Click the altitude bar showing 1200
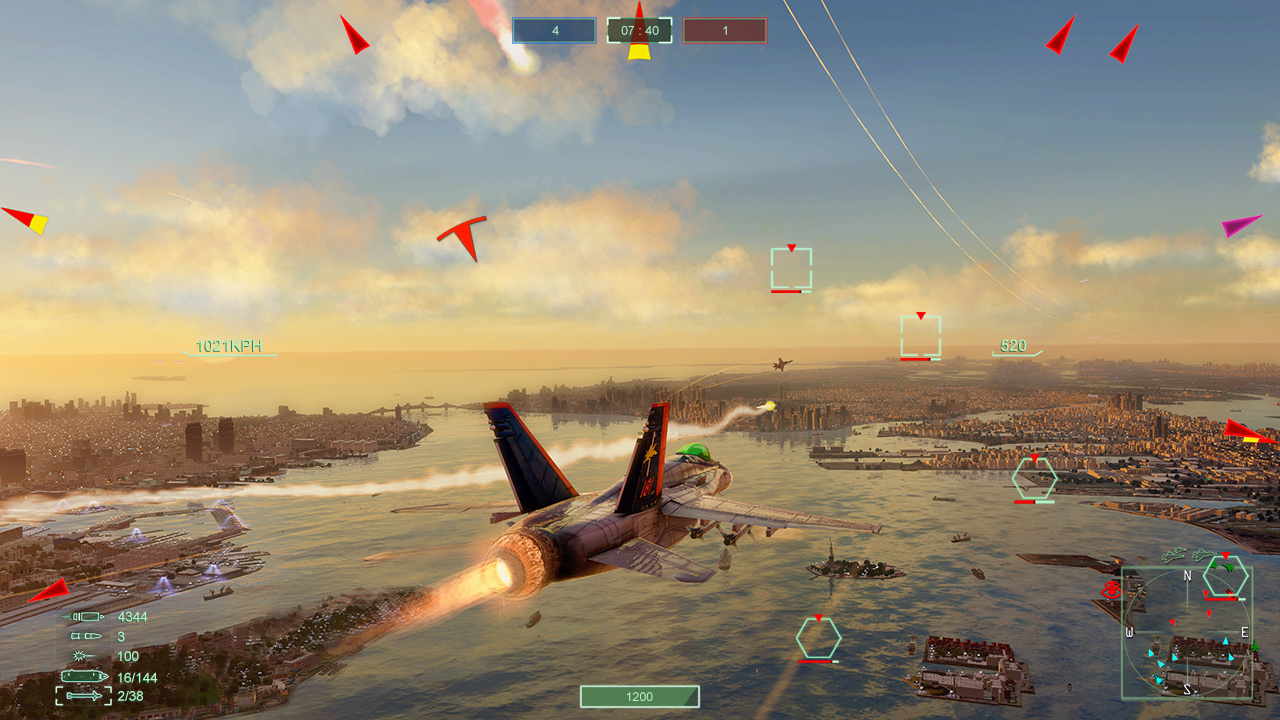This screenshot has width=1280, height=720. 639,697
